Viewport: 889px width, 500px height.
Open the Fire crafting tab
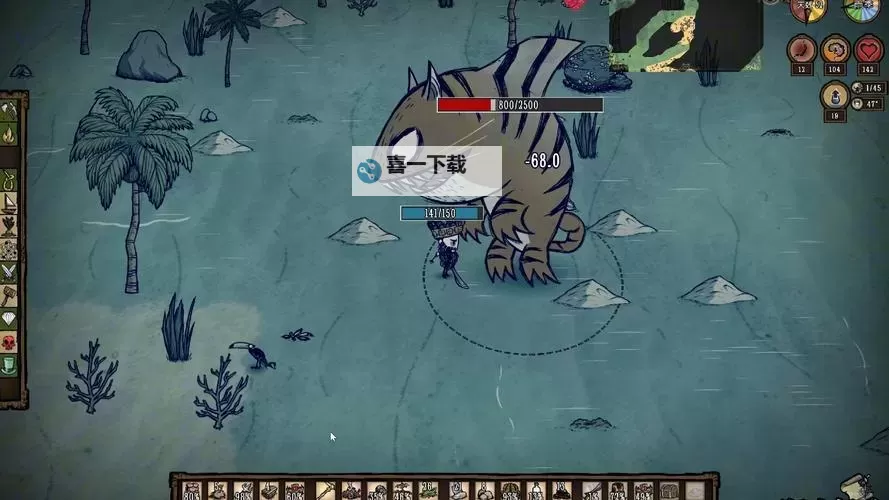pos(9,133)
